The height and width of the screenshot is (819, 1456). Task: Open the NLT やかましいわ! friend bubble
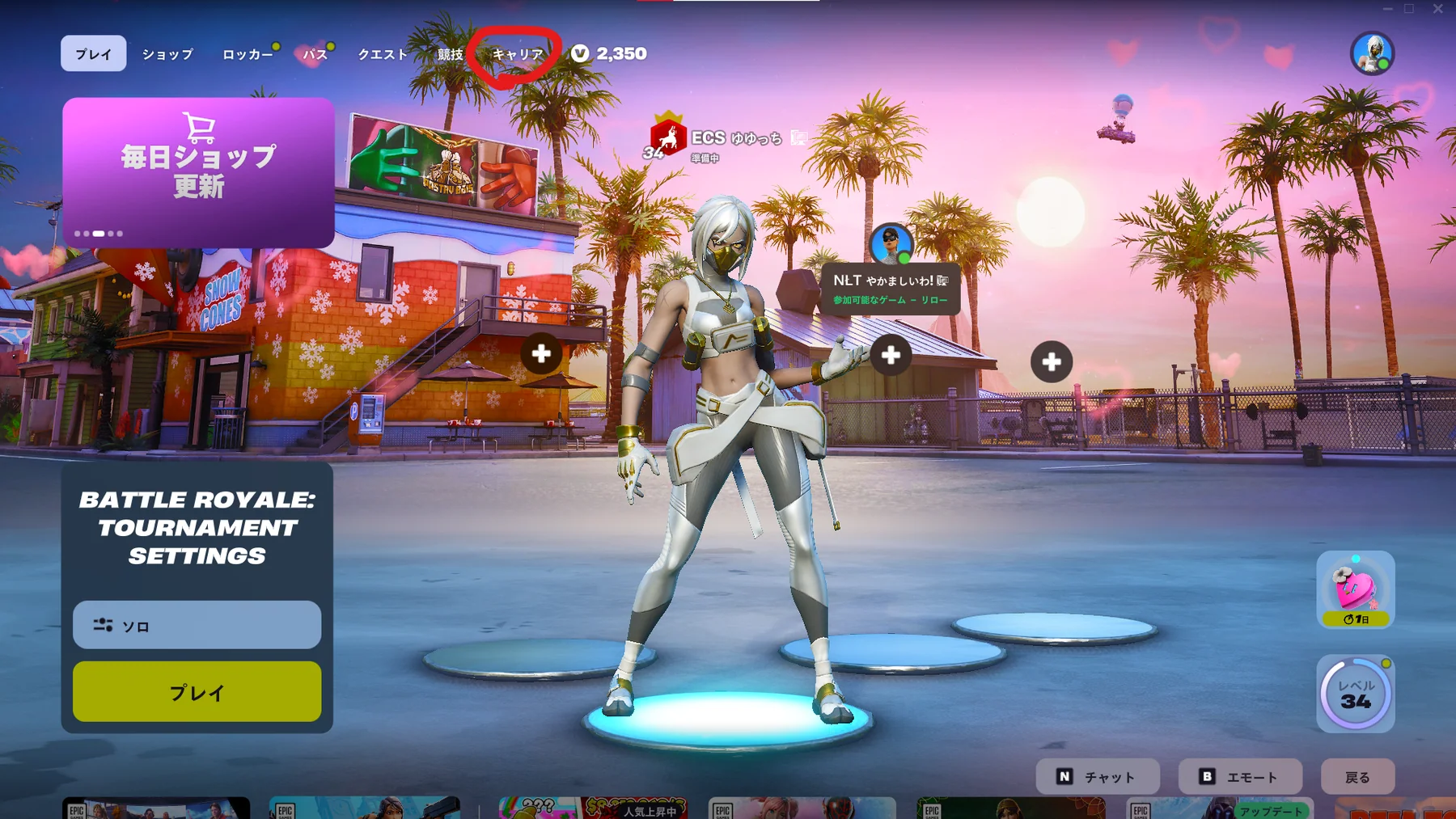(891, 289)
